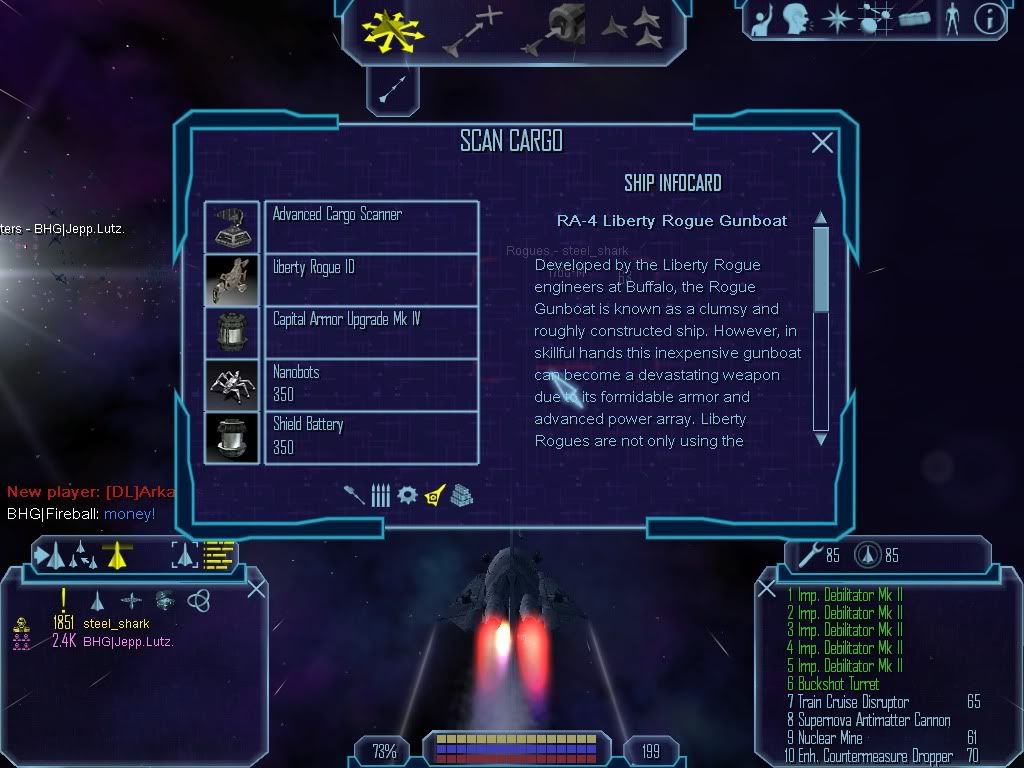1024x768 pixels.
Task: Open the character figure icon
Action: pos(951,19)
